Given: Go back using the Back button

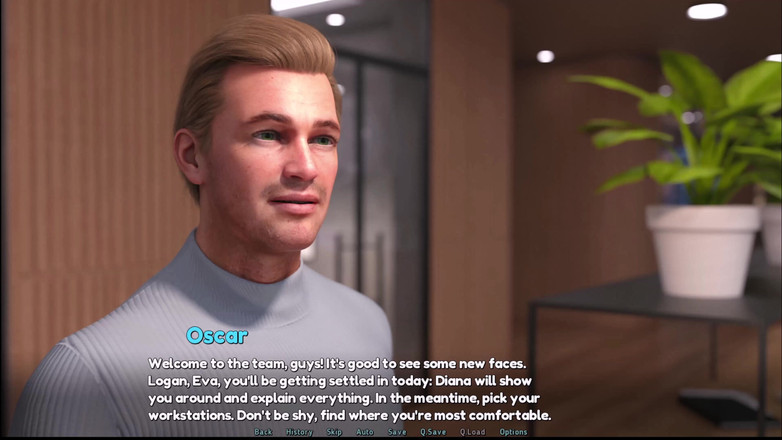Looking at the screenshot, I should (263, 432).
